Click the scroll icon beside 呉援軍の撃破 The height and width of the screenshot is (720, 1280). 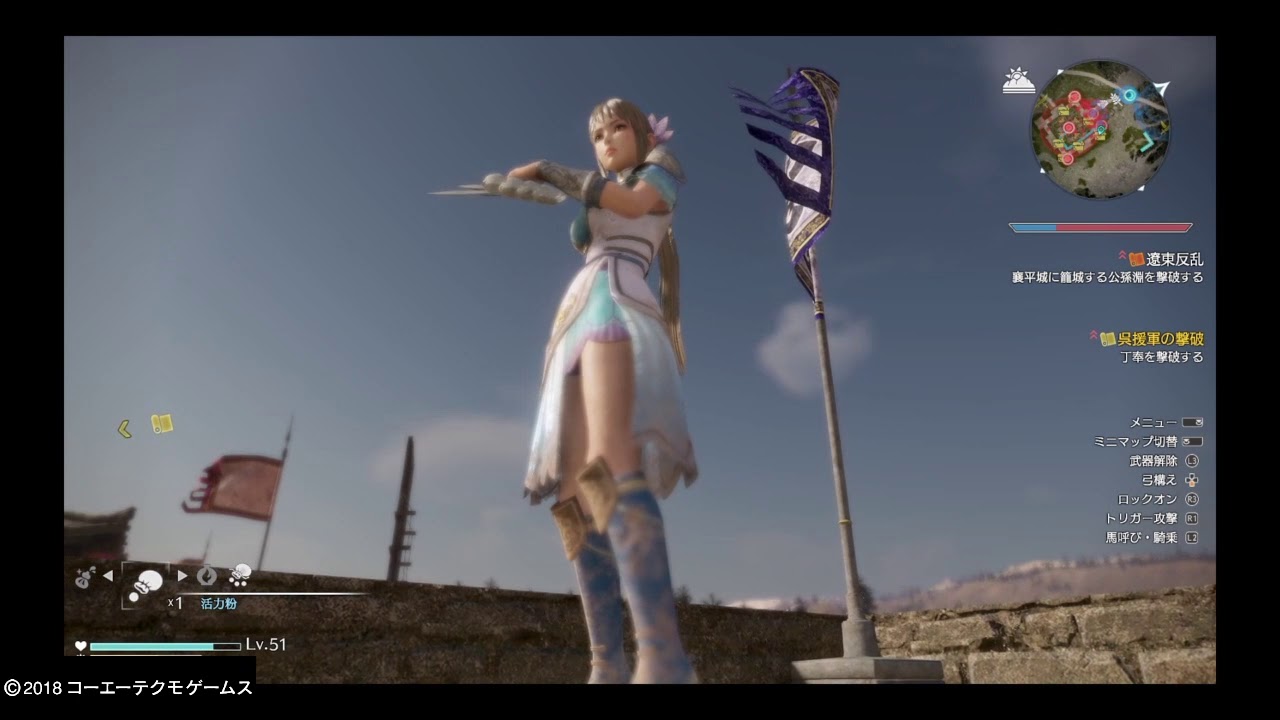pos(1110,340)
